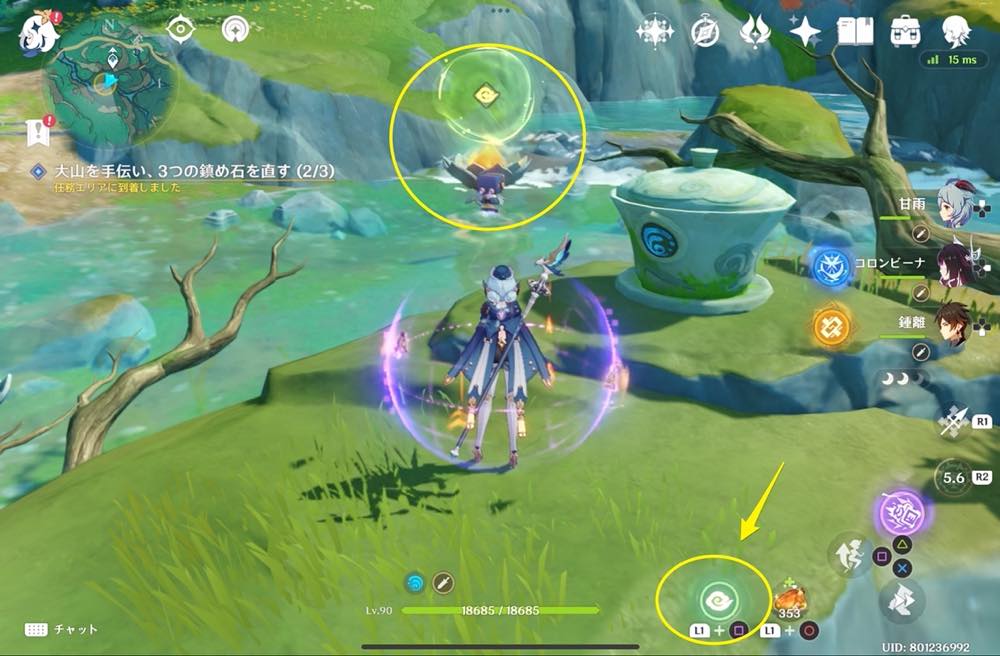The height and width of the screenshot is (656, 1000).
Task: Open the flame-shaped icon in the top bar
Action: point(754,32)
